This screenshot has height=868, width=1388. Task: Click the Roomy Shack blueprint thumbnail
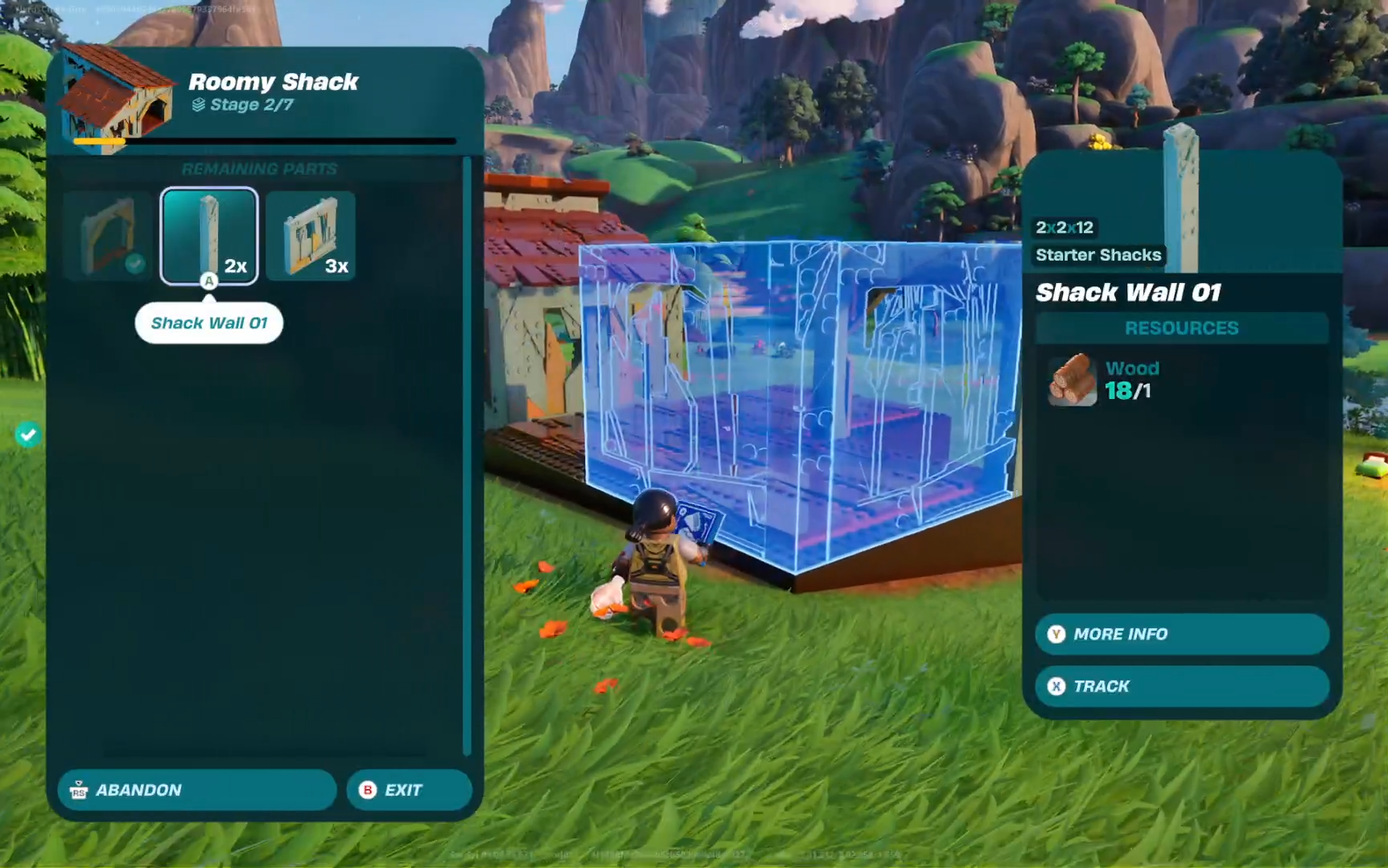[x=117, y=97]
